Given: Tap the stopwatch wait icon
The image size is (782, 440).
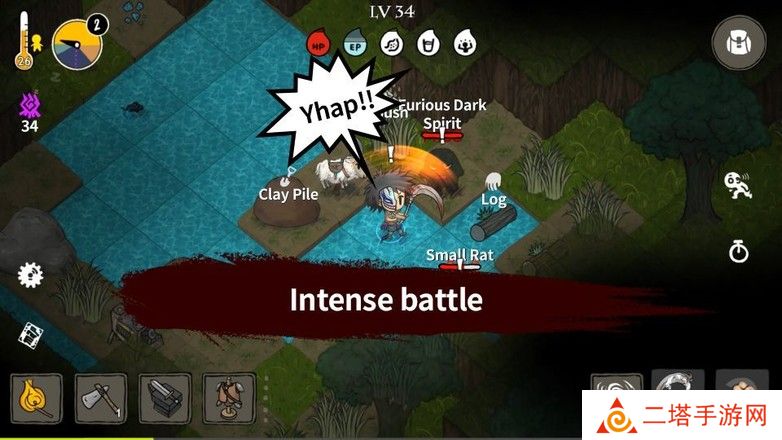Looking at the screenshot, I should tap(738, 251).
